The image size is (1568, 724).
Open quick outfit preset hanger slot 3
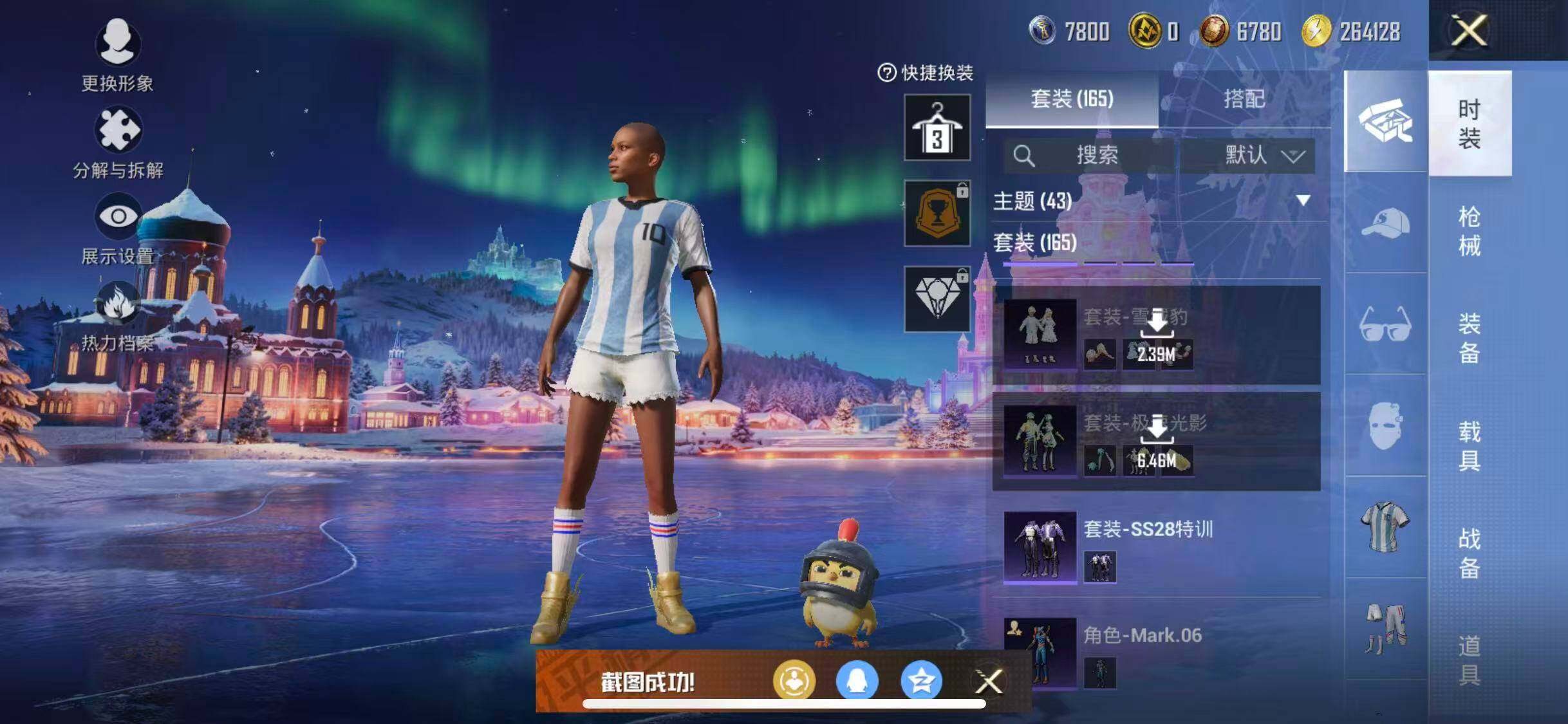[x=937, y=127]
